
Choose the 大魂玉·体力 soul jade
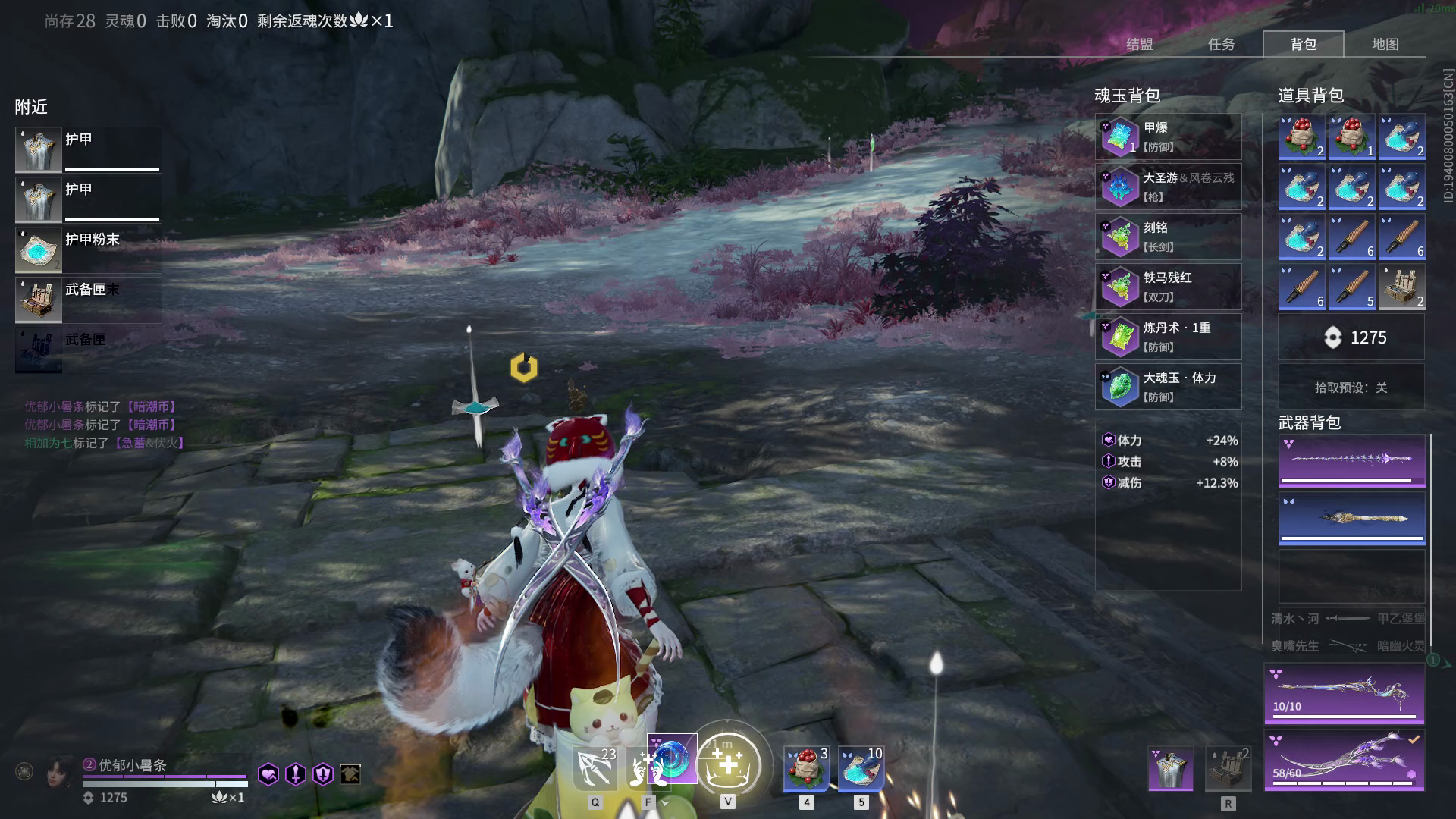pyautogui.click(x=1168, y=388)
